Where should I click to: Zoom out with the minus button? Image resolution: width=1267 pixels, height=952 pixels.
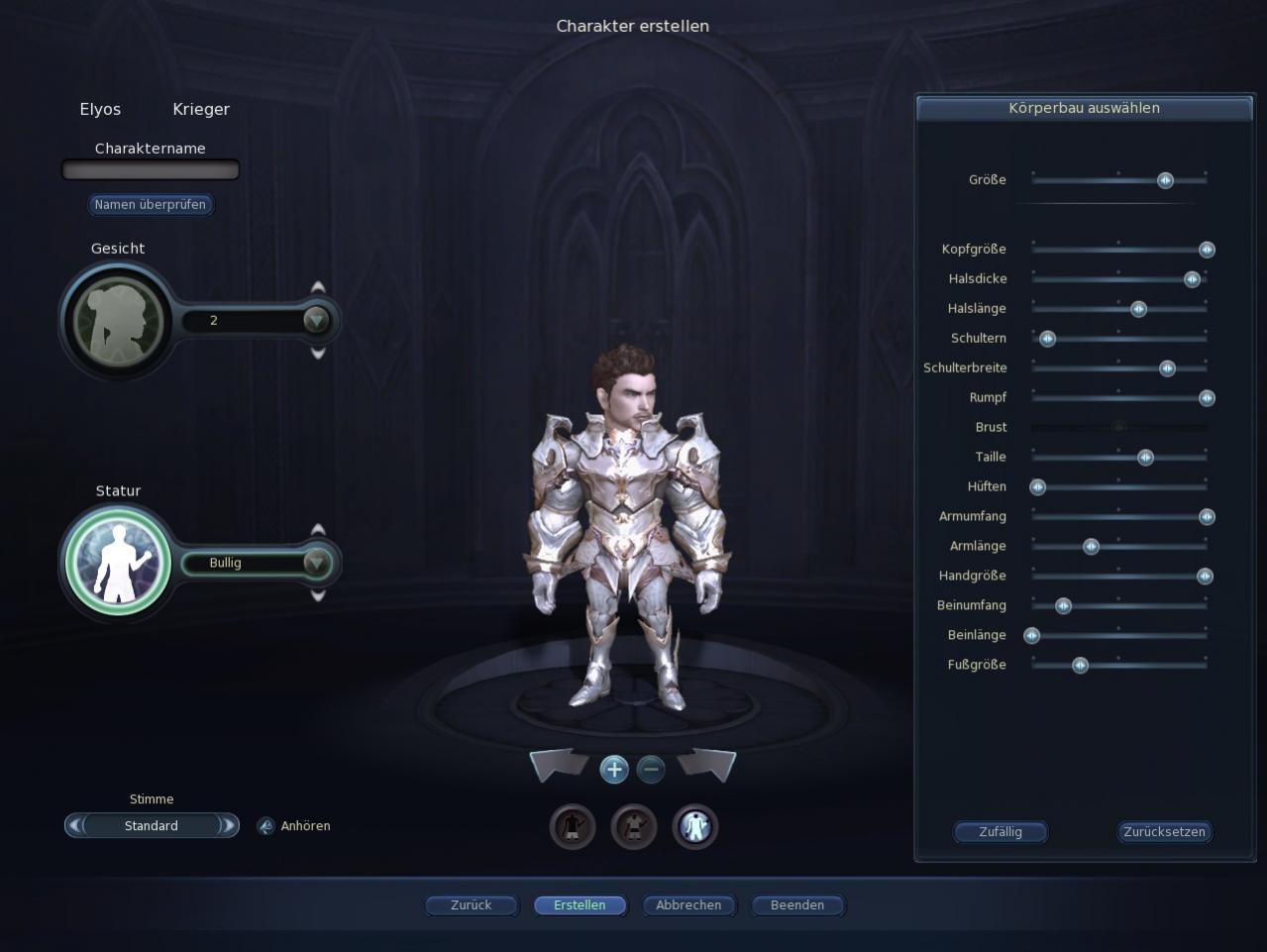651,769
